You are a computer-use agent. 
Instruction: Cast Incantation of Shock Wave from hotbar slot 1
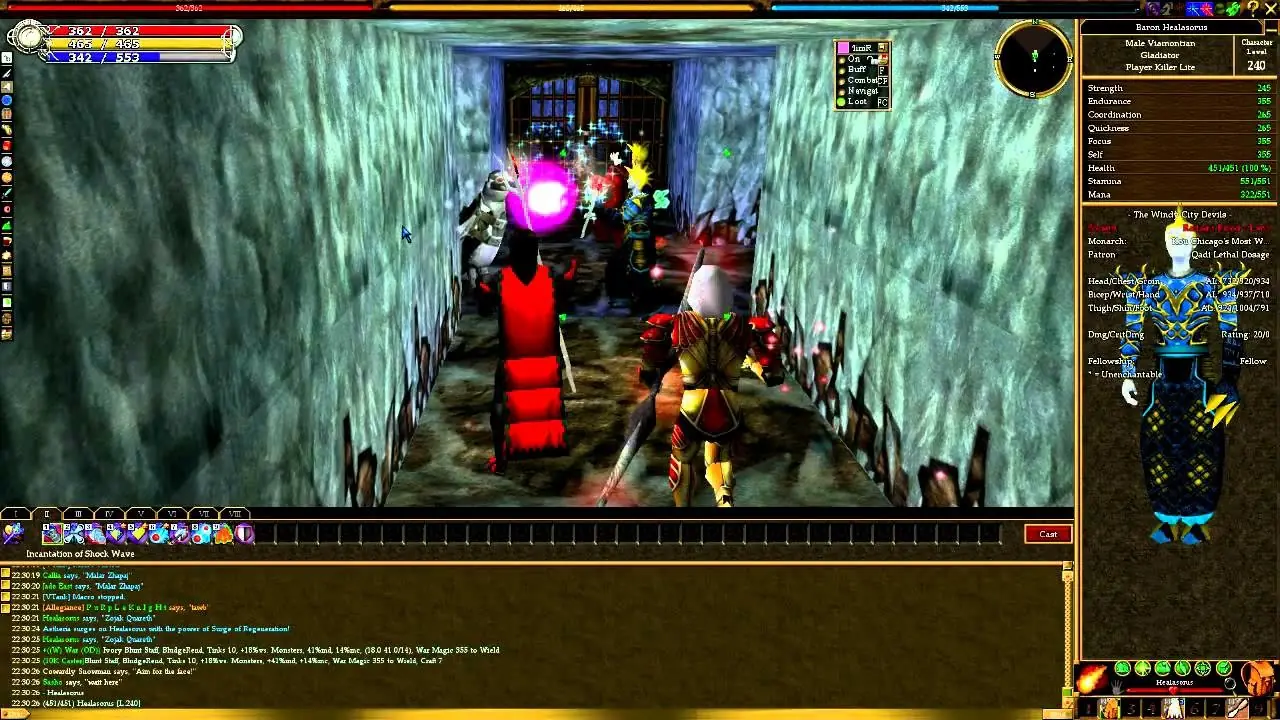pos(54,532)
